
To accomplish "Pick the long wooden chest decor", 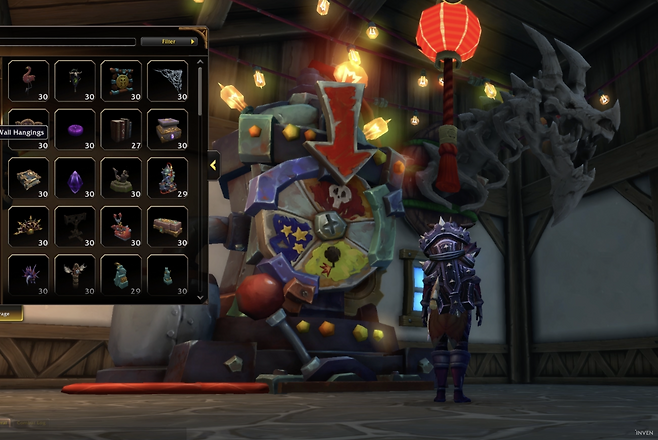I will (x=167, y=226).
